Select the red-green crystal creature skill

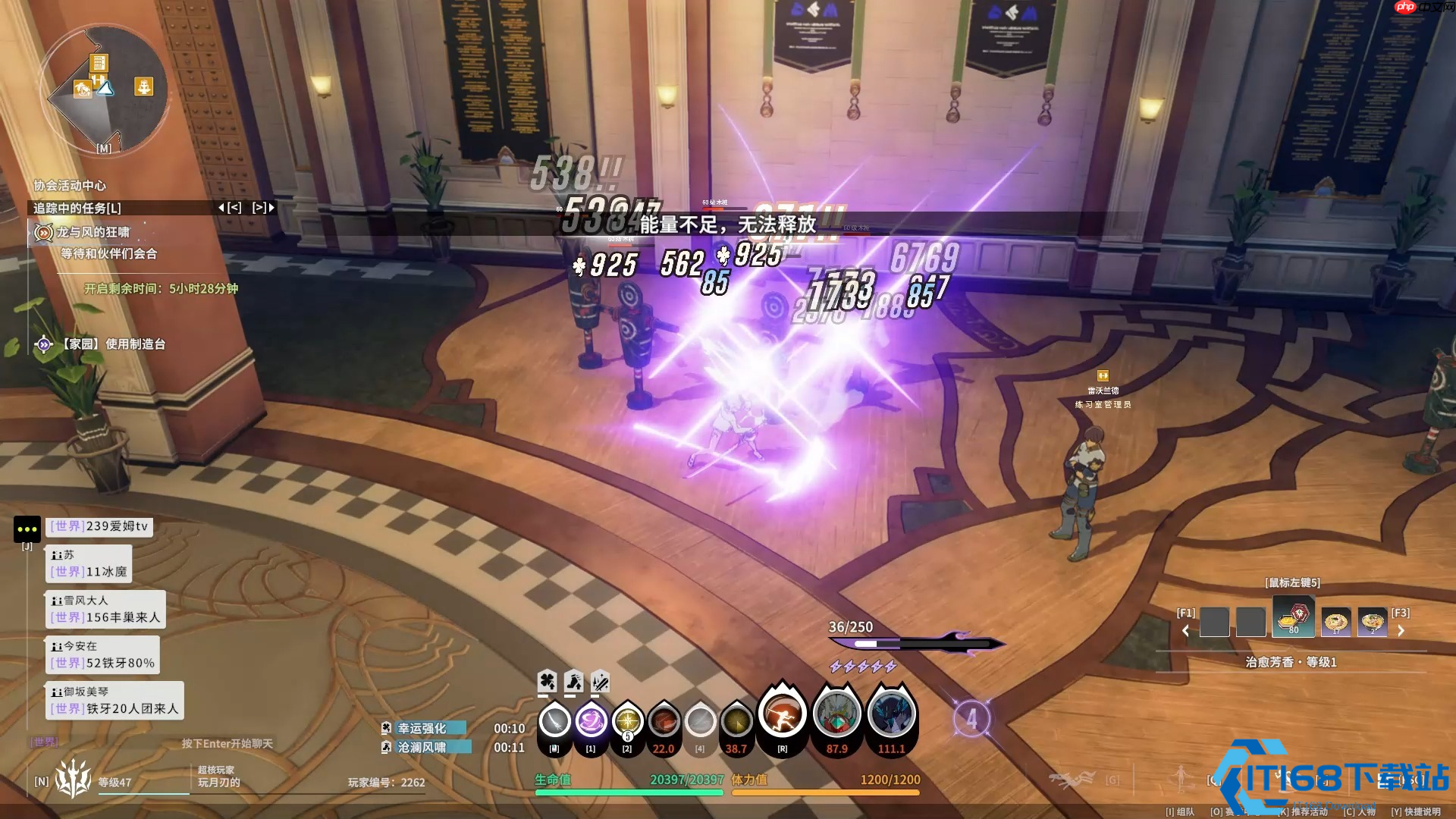pyautogui.click(x=836, y=716)
